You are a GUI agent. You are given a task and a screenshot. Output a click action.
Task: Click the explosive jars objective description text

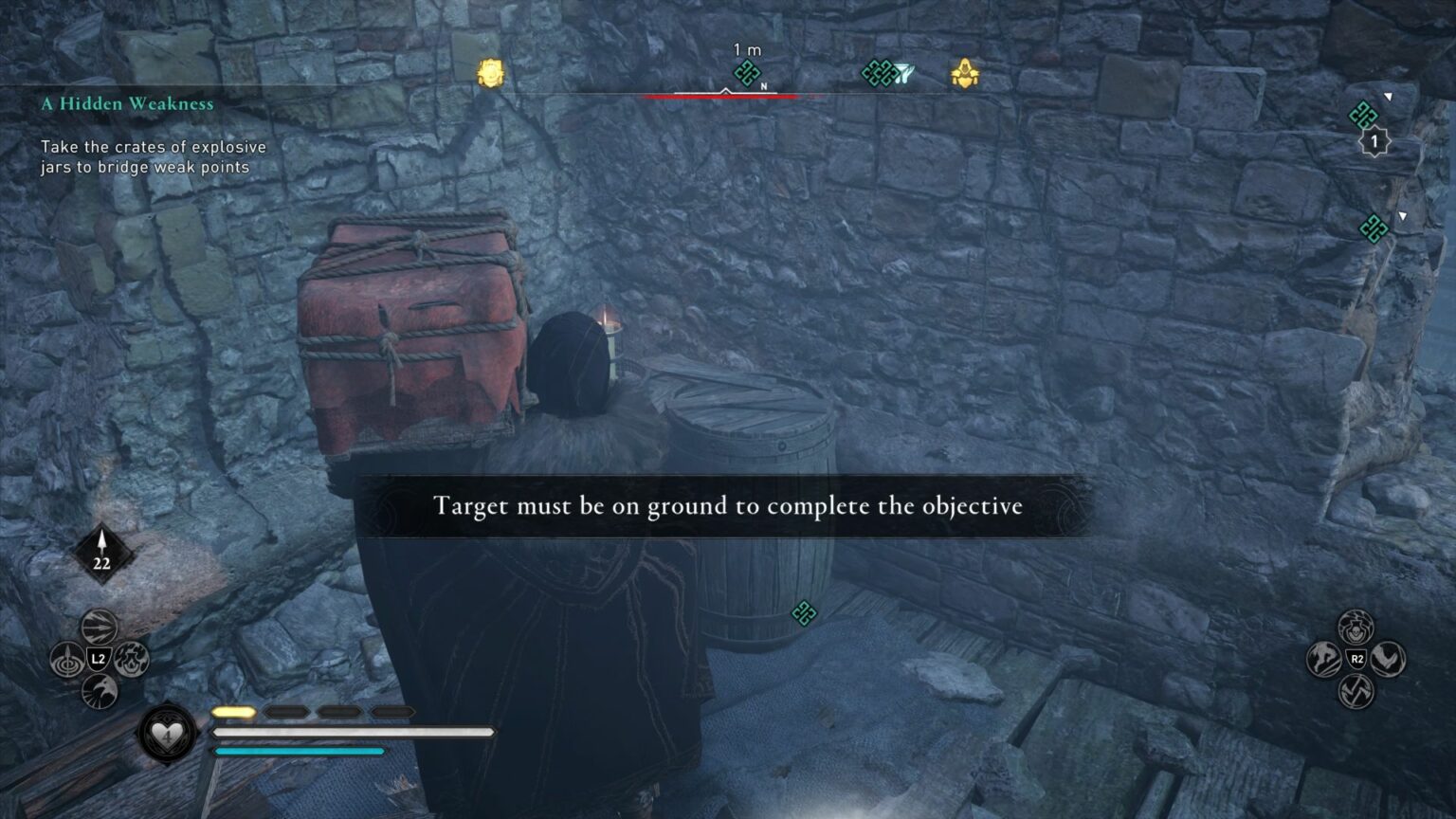point(152,156)
